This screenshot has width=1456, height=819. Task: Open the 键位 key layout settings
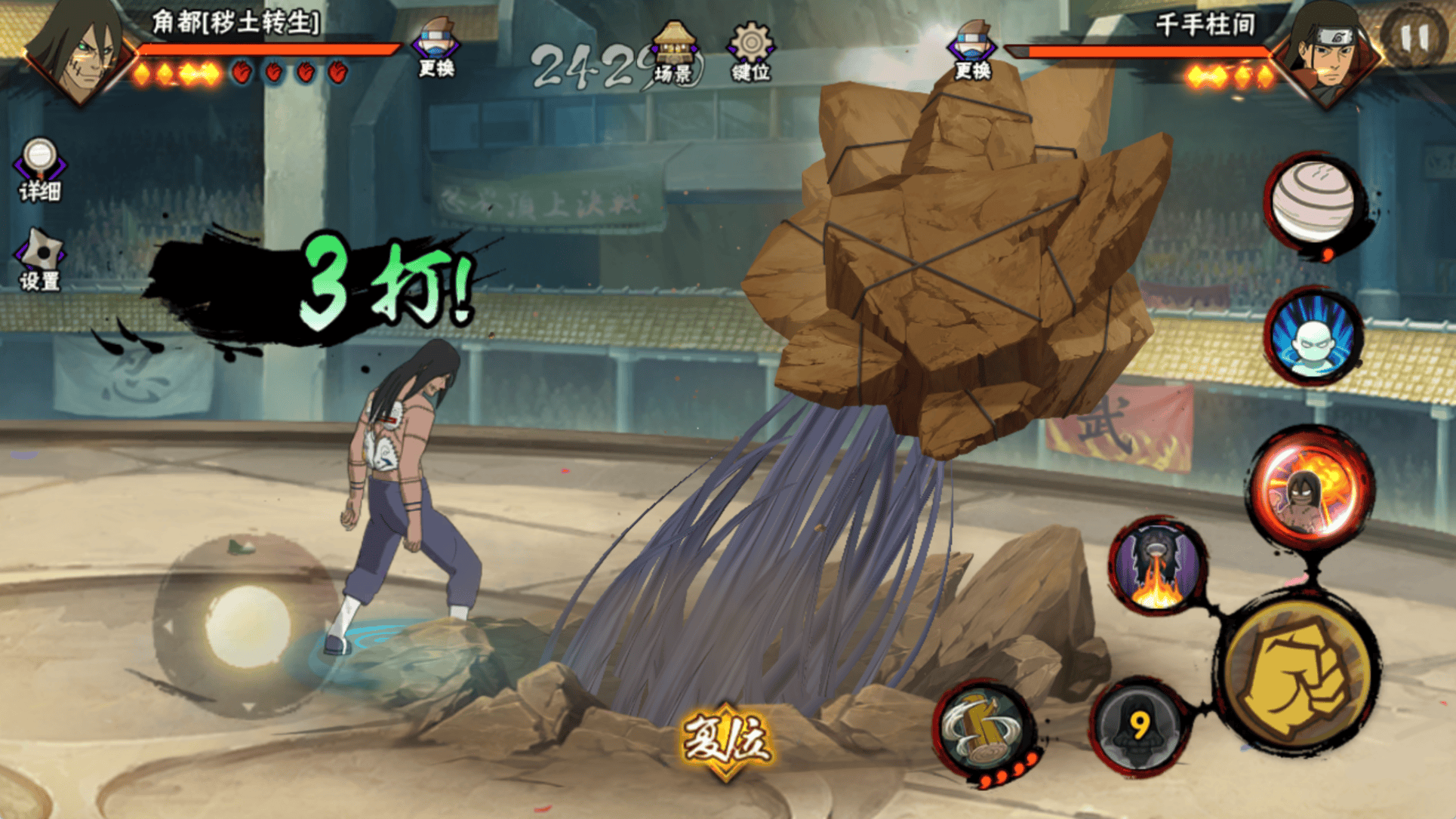click(750, 51)
